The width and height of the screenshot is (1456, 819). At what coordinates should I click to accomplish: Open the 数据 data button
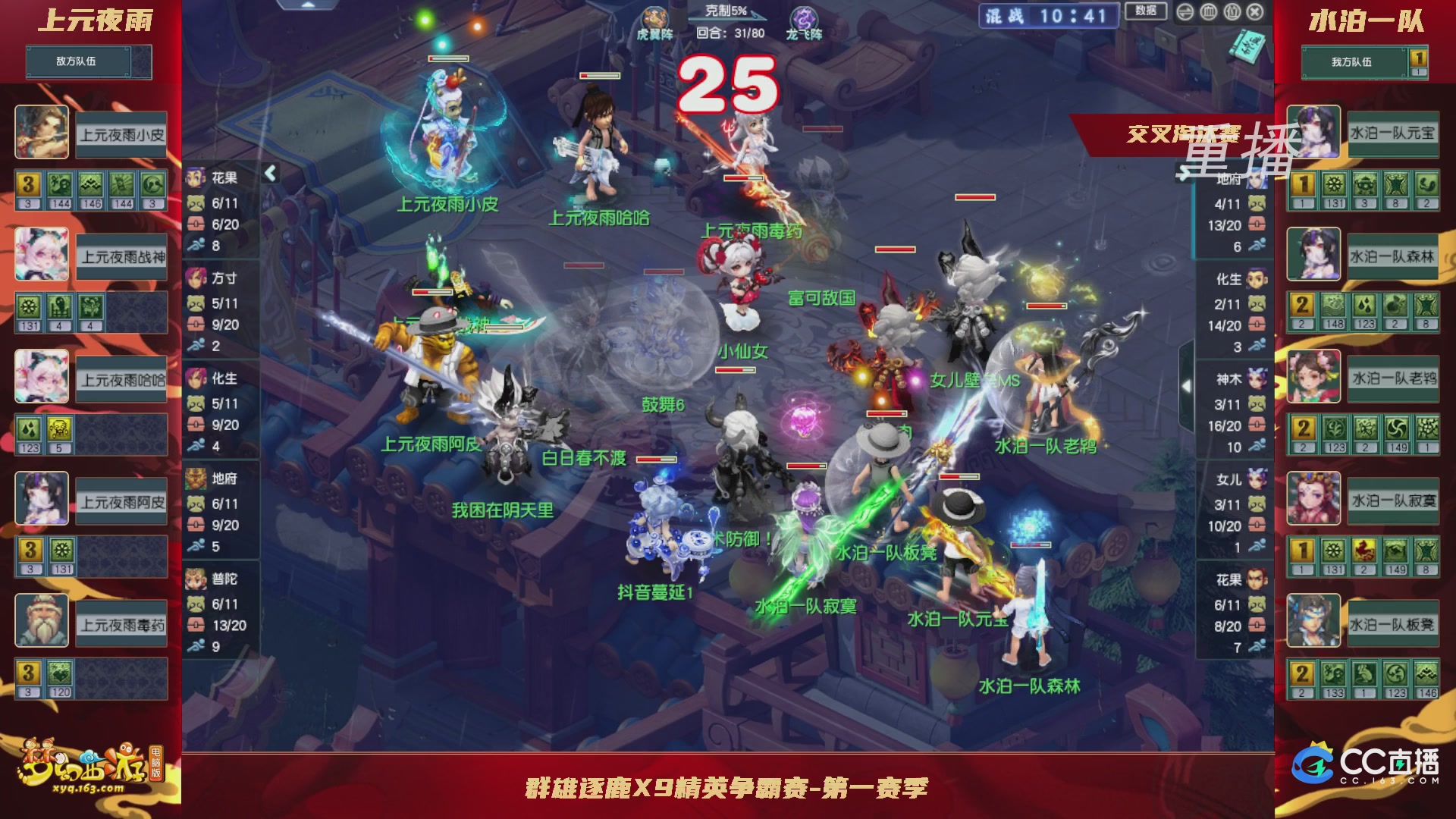coord(1145,11)
